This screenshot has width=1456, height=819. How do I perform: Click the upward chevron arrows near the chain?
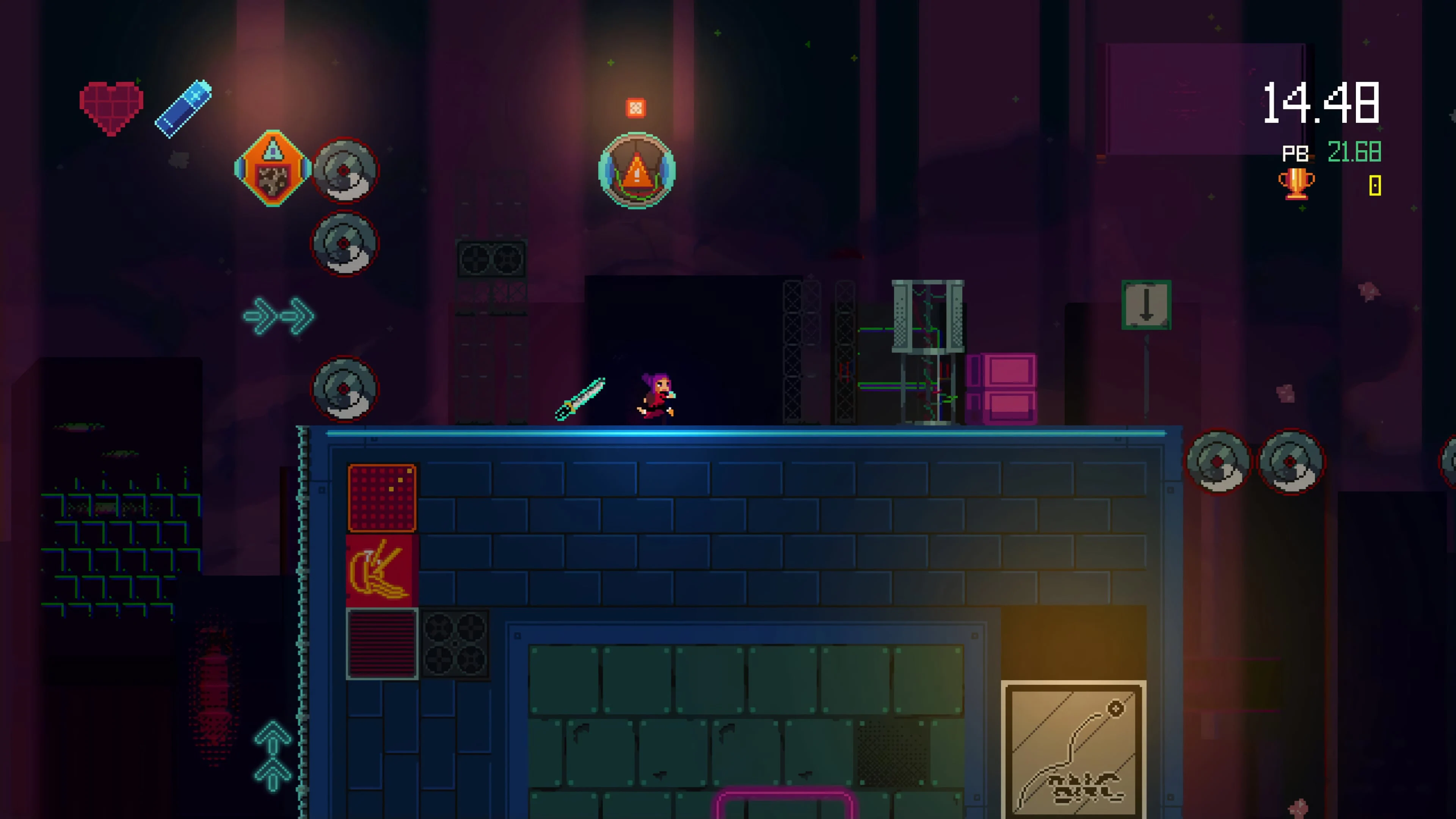pyautogui.click(x=273, y=758)
